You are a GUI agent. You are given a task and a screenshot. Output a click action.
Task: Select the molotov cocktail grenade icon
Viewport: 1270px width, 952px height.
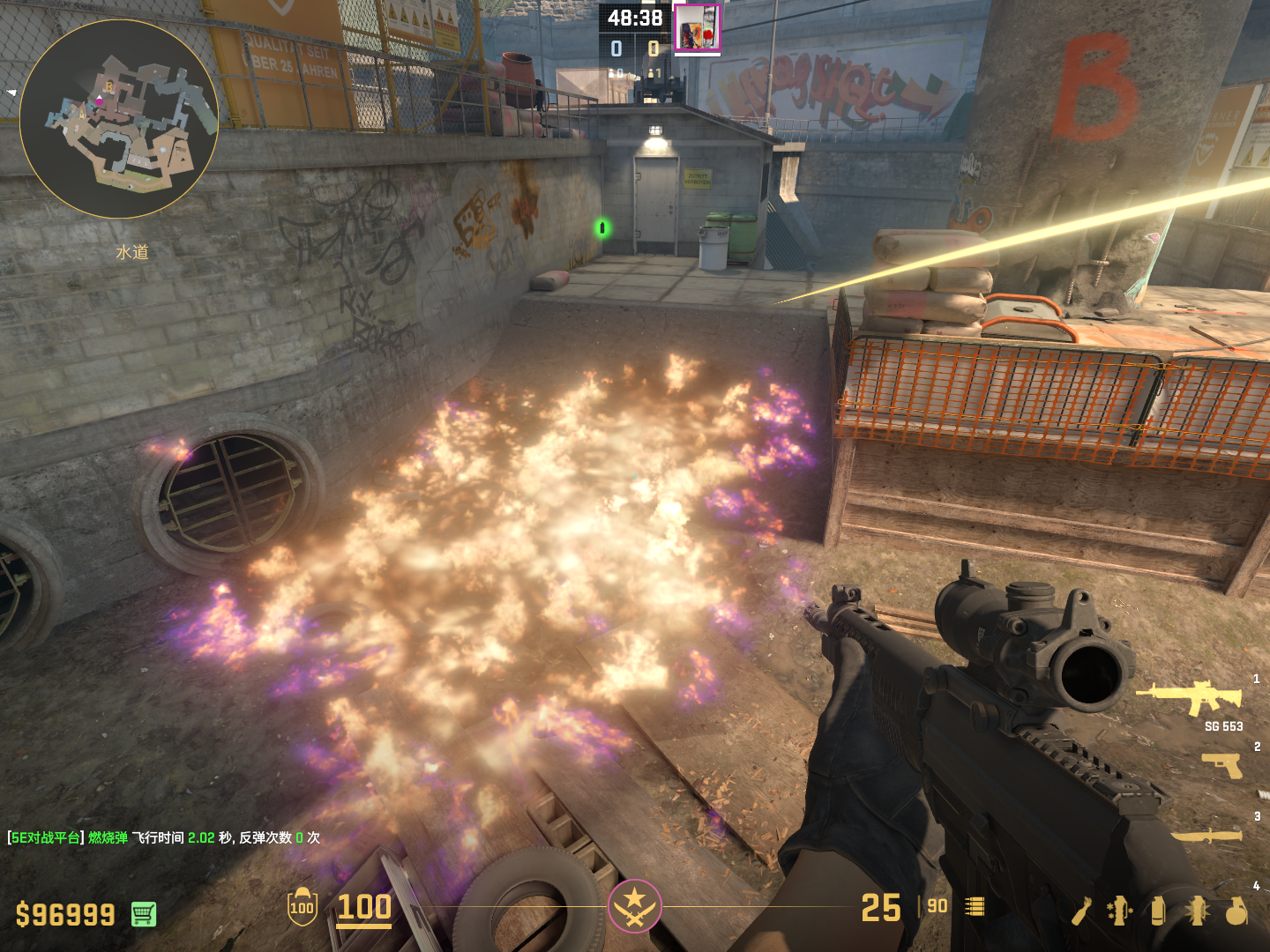tap(1081, 911)
